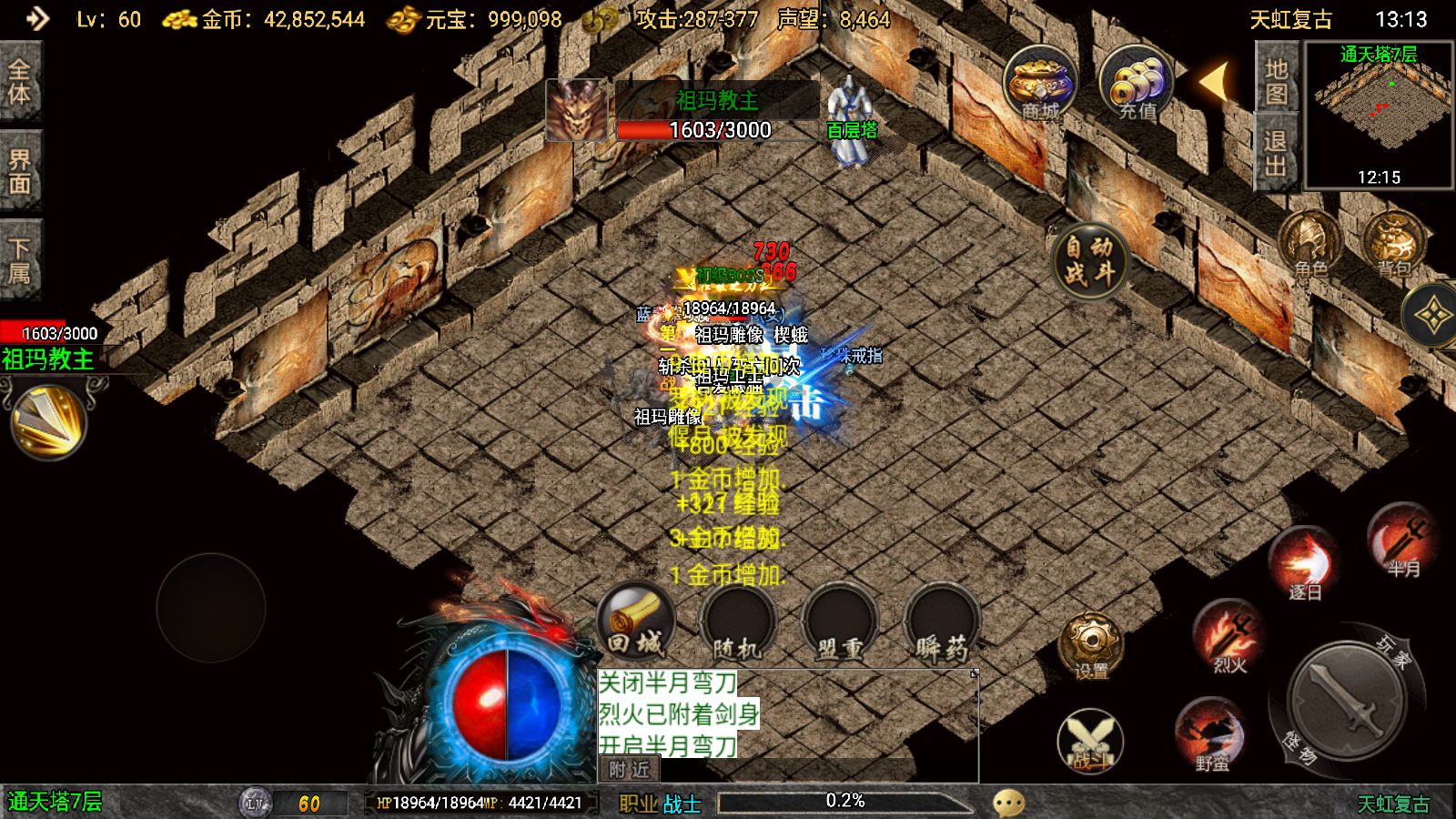This screenshot has height=819, width=1456.
Task: Open the 附近 nearby chat tab
Action: (629, 770)
